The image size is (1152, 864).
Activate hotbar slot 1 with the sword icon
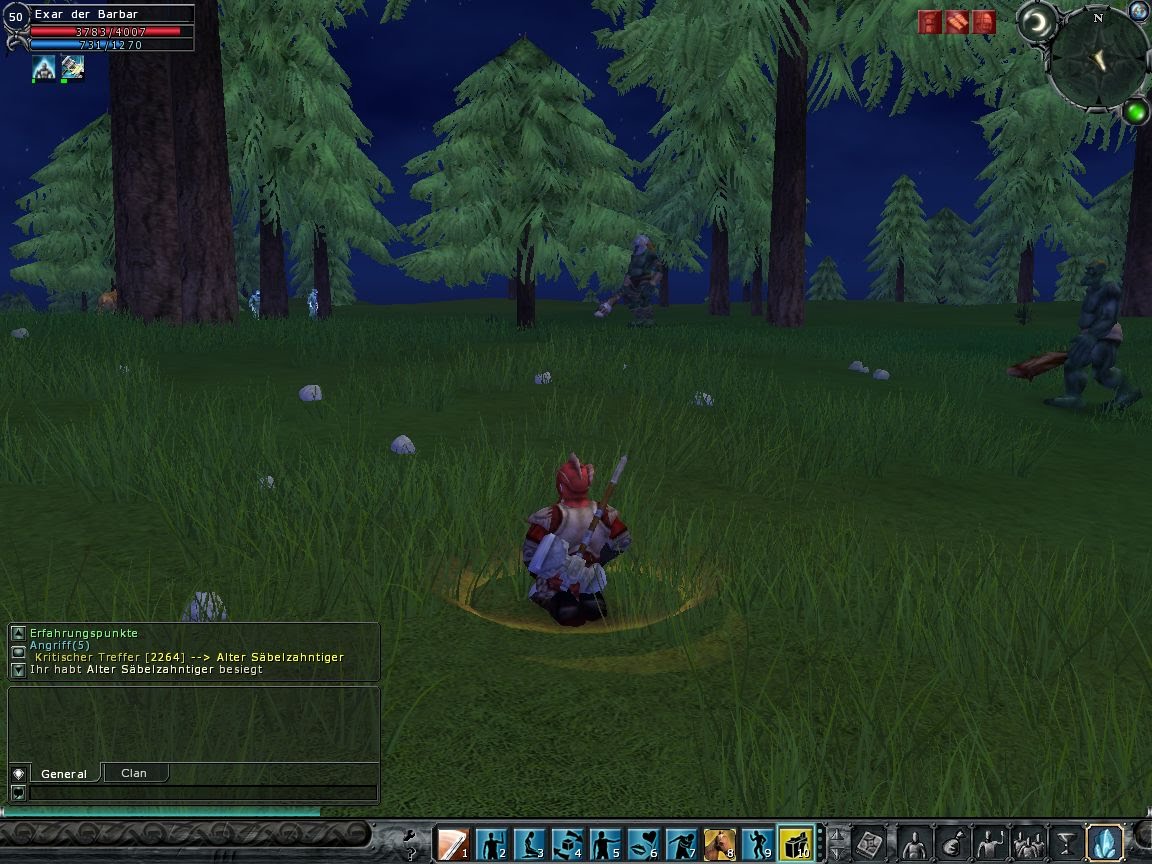[x=453, y=844]
